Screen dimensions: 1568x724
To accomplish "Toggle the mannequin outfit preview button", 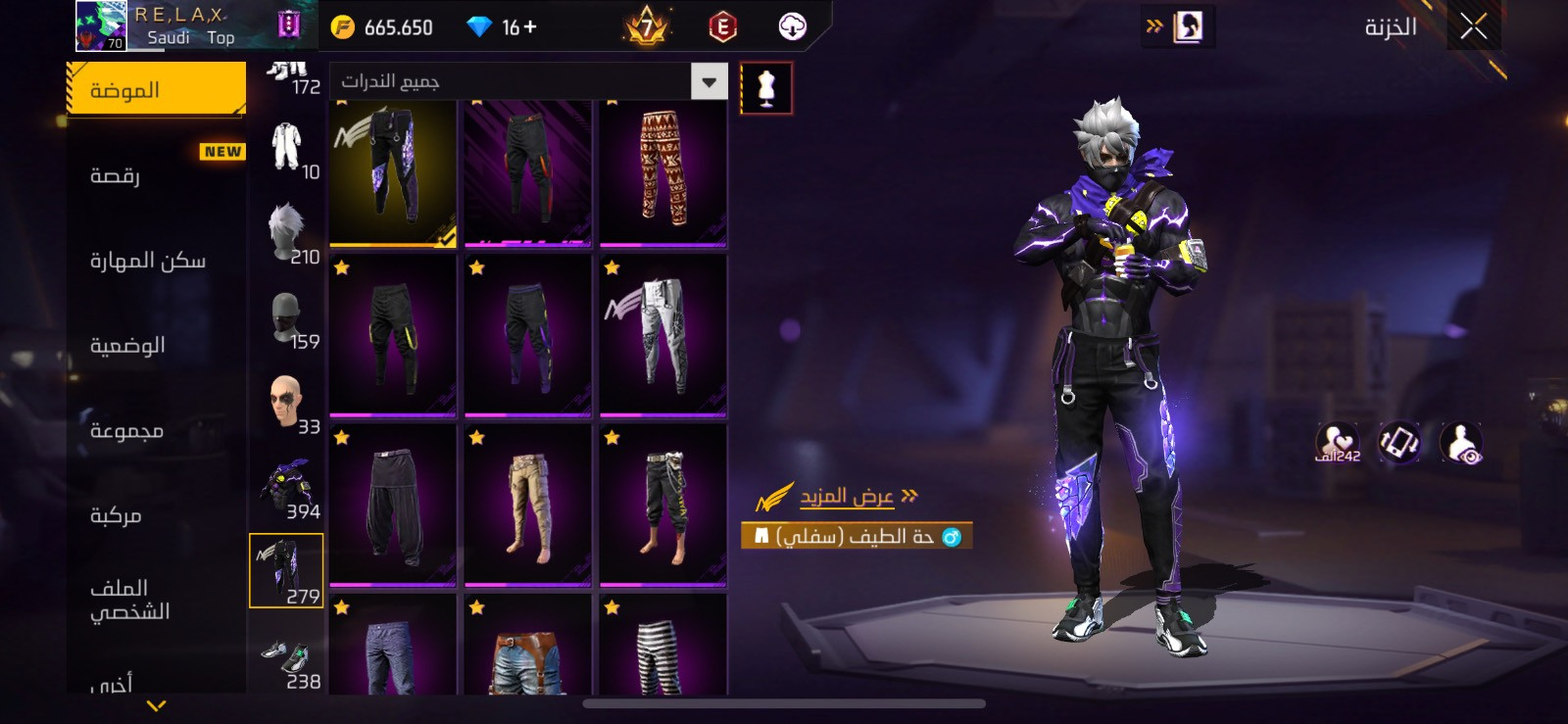I will coord(766,88).
